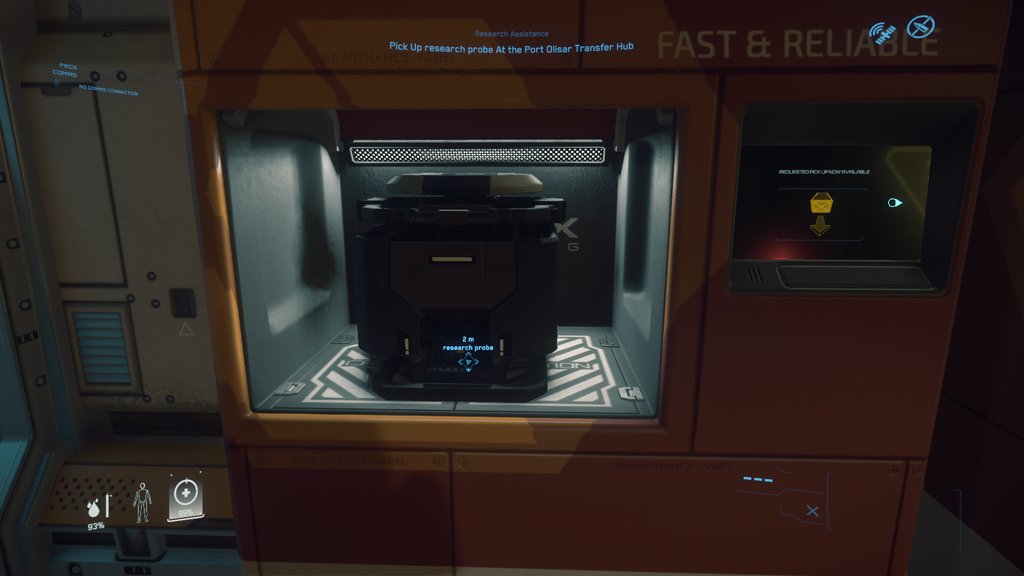Open the medical cross health icon
Image resolution: width=1024 pixels, height=576 pixels.
[x=185, y=496]
